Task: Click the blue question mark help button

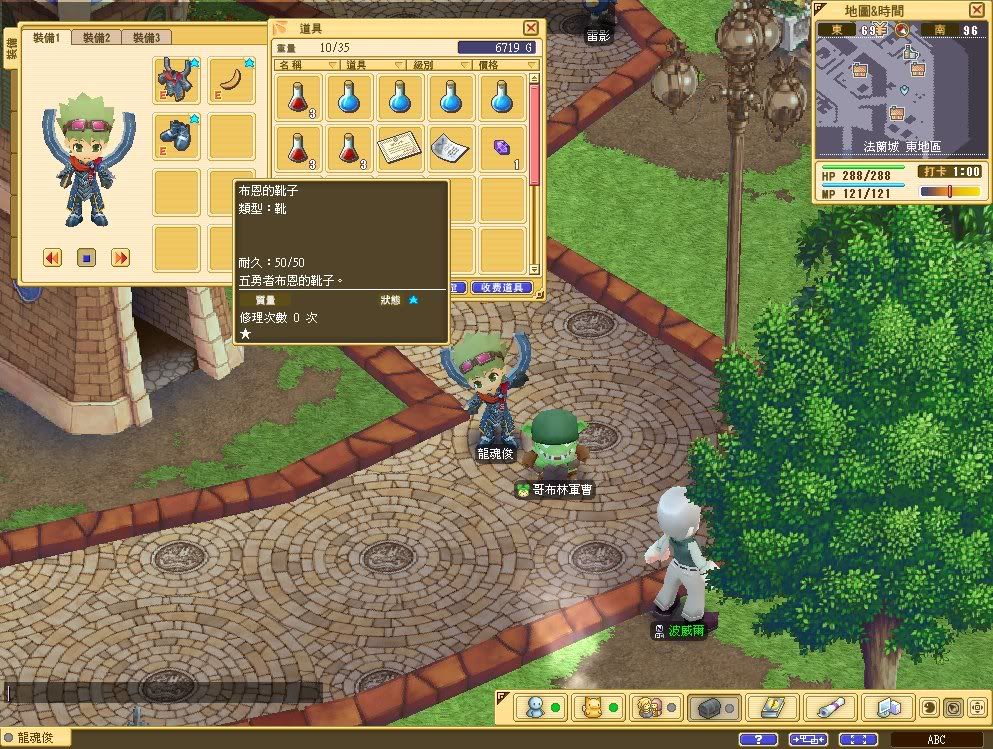Action: 757,739
